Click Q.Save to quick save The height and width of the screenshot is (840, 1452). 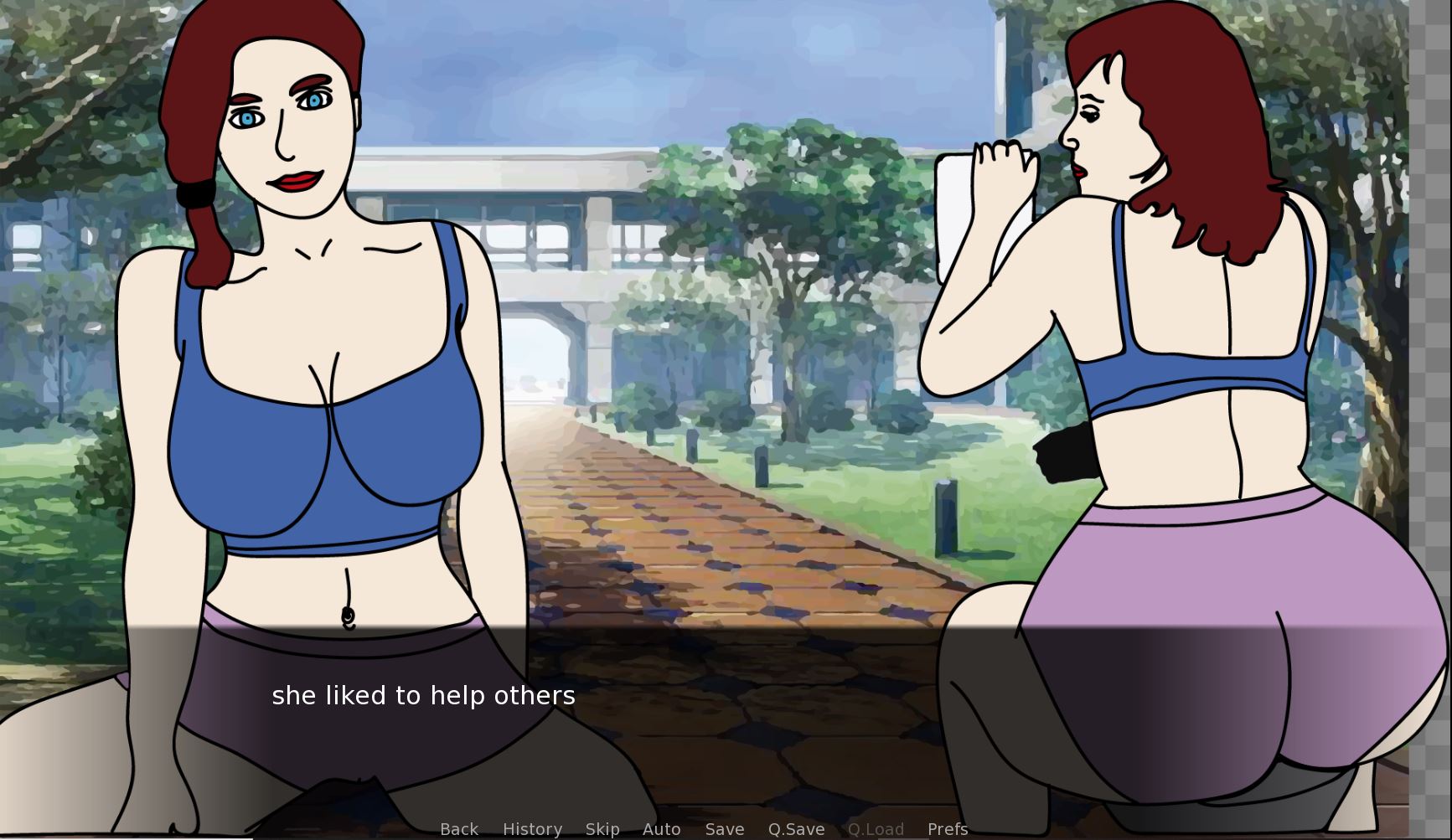click(796, 828)
